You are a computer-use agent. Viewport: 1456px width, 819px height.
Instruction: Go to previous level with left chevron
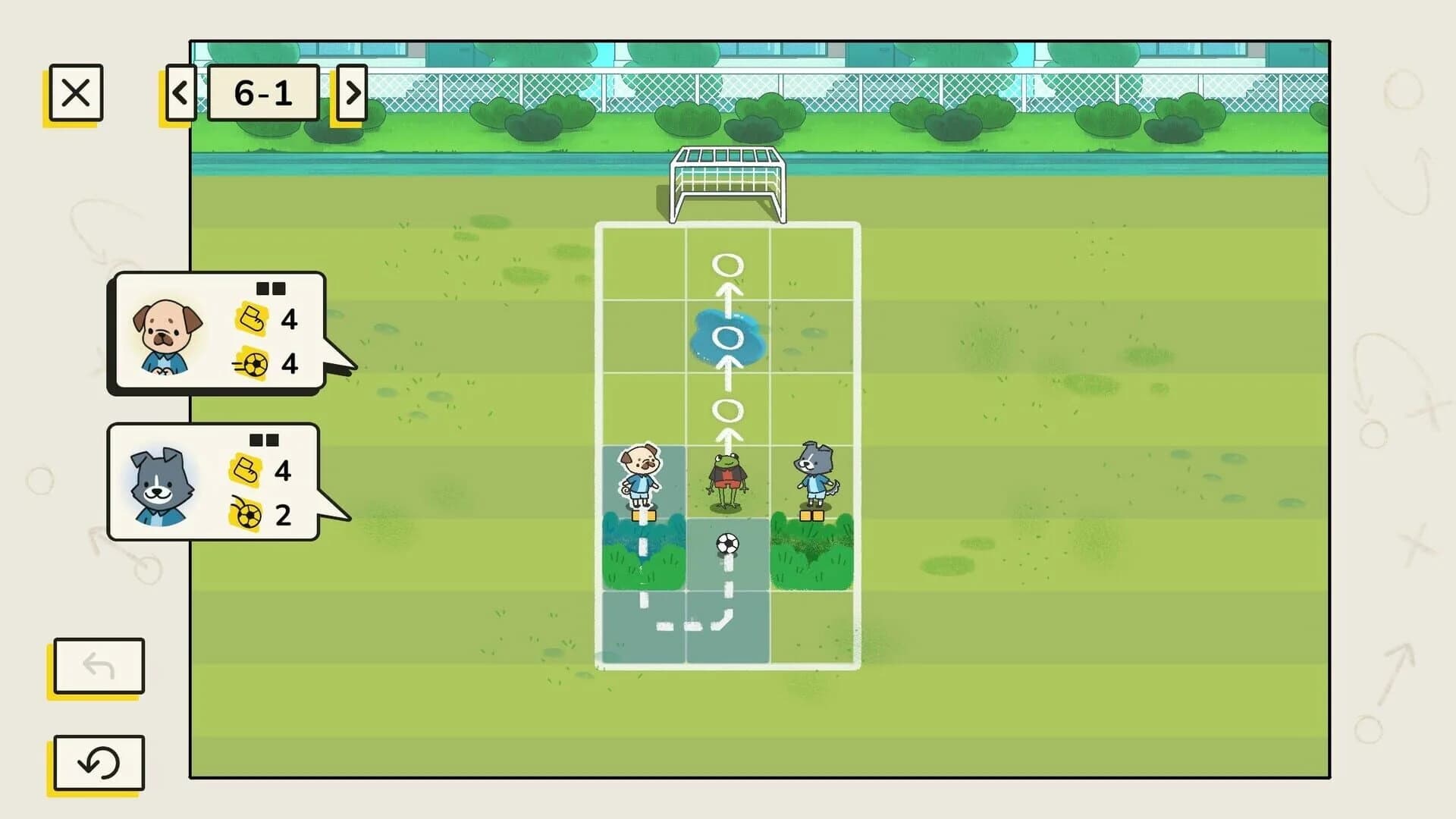coord(180,93)
